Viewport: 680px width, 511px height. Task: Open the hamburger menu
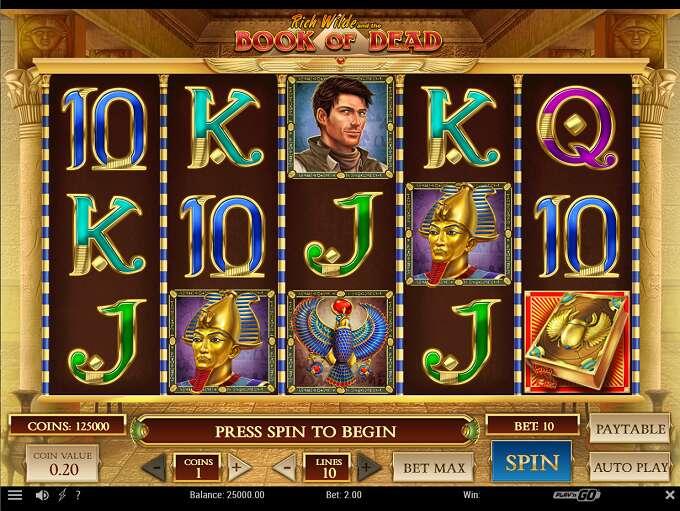(14, 495)
